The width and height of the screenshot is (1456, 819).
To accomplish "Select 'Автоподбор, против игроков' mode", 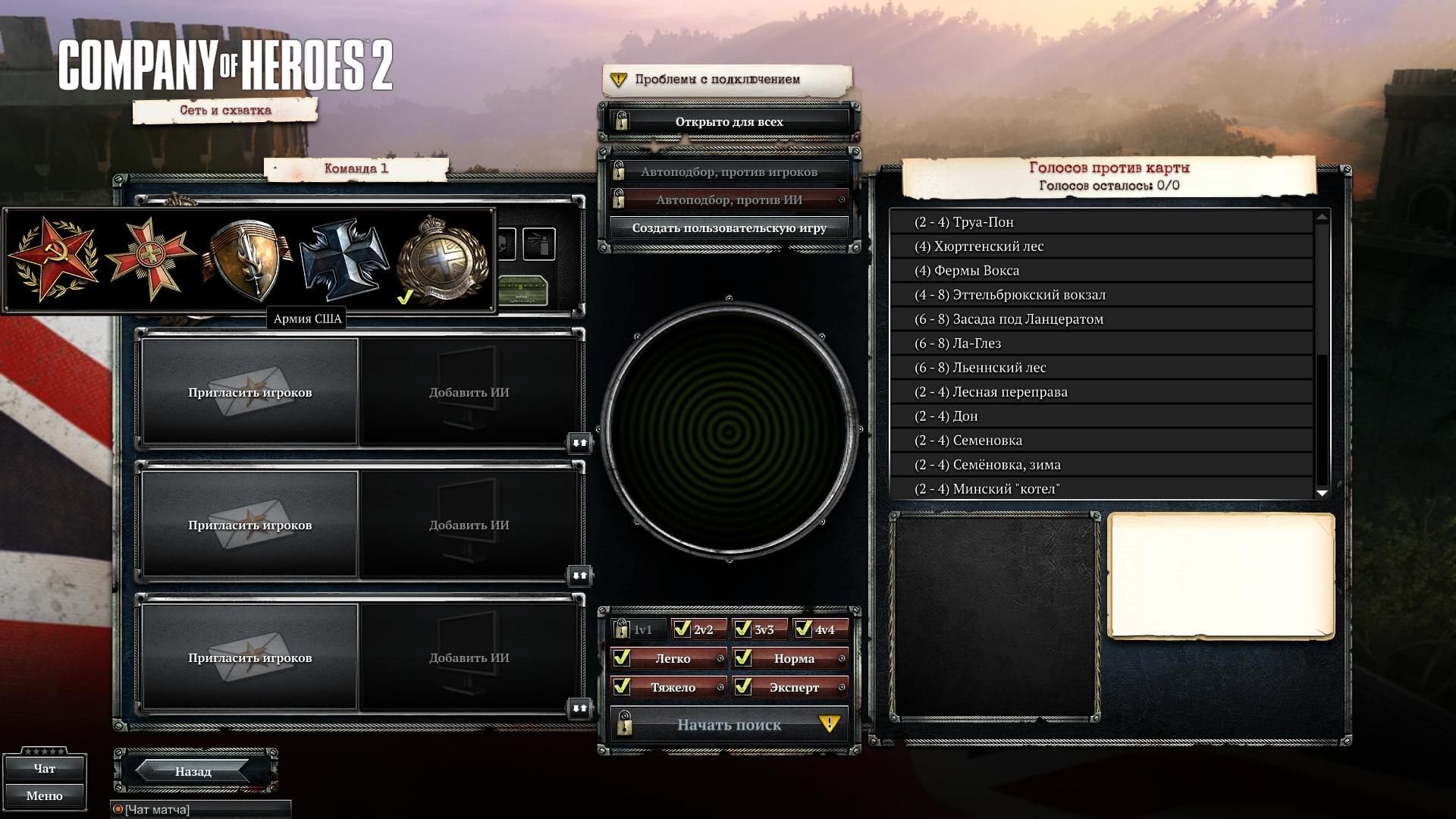I will click(x=729, y=171).
